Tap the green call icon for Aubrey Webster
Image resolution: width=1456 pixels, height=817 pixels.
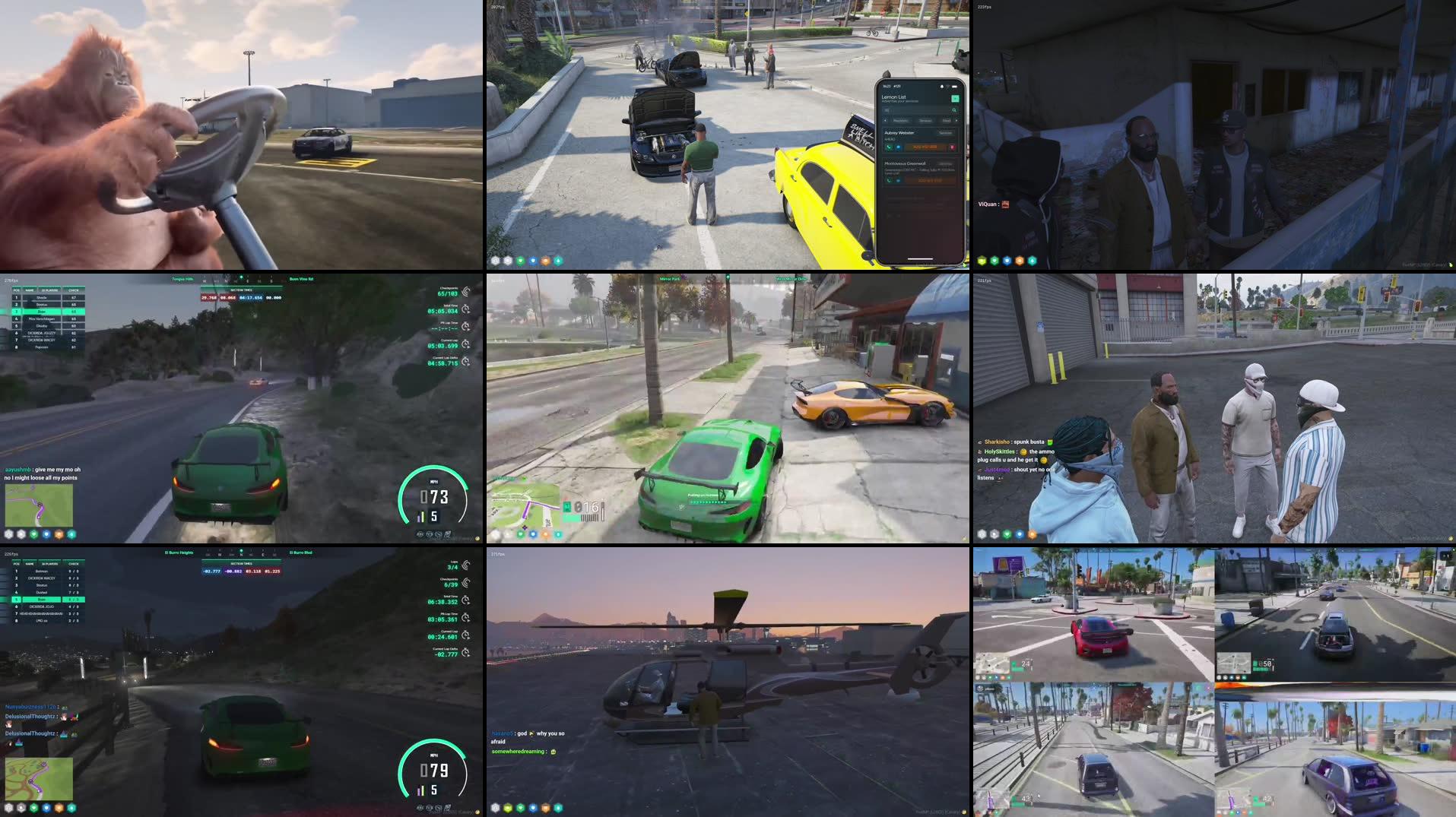click(889, 147)
